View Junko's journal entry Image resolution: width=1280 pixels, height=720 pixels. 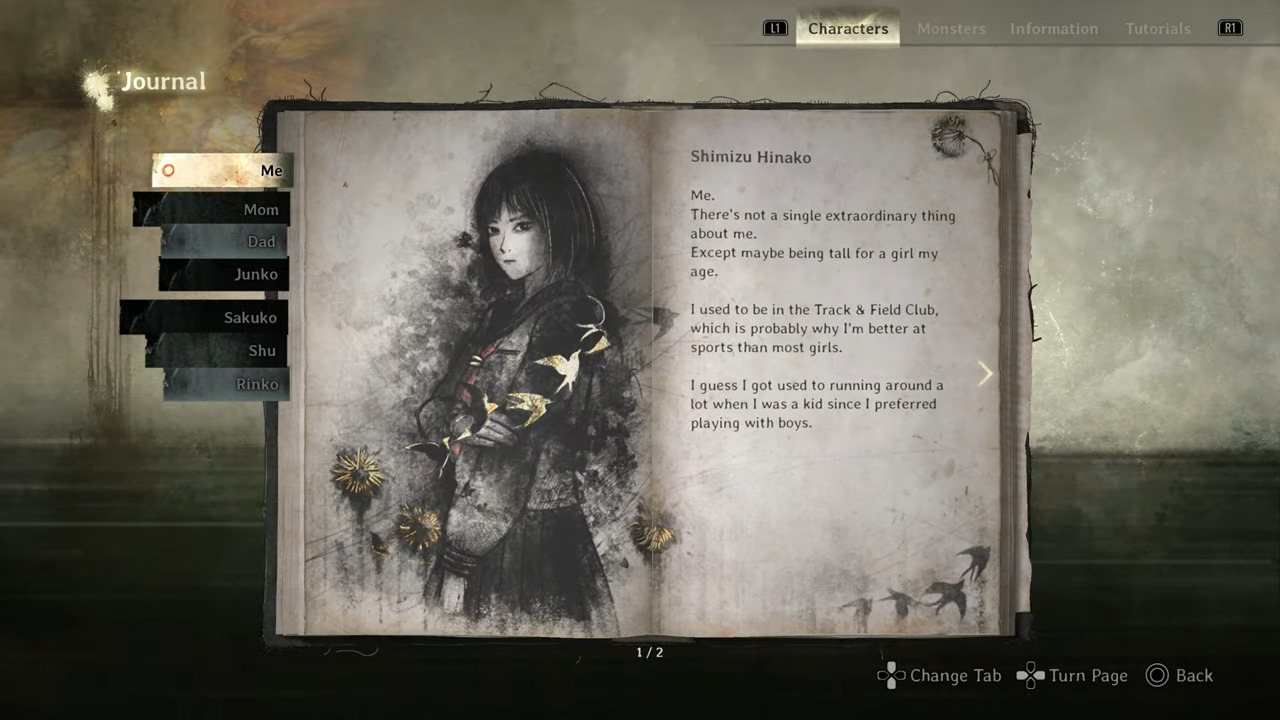point(225,275)
